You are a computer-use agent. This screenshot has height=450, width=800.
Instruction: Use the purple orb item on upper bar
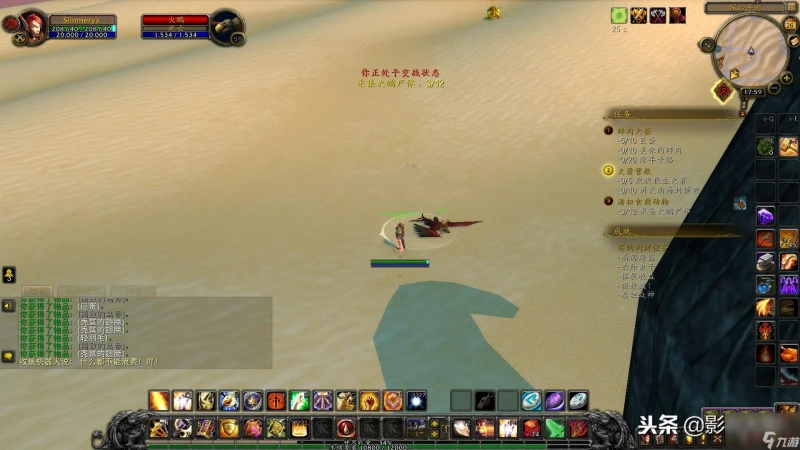[x=554, y=401]
